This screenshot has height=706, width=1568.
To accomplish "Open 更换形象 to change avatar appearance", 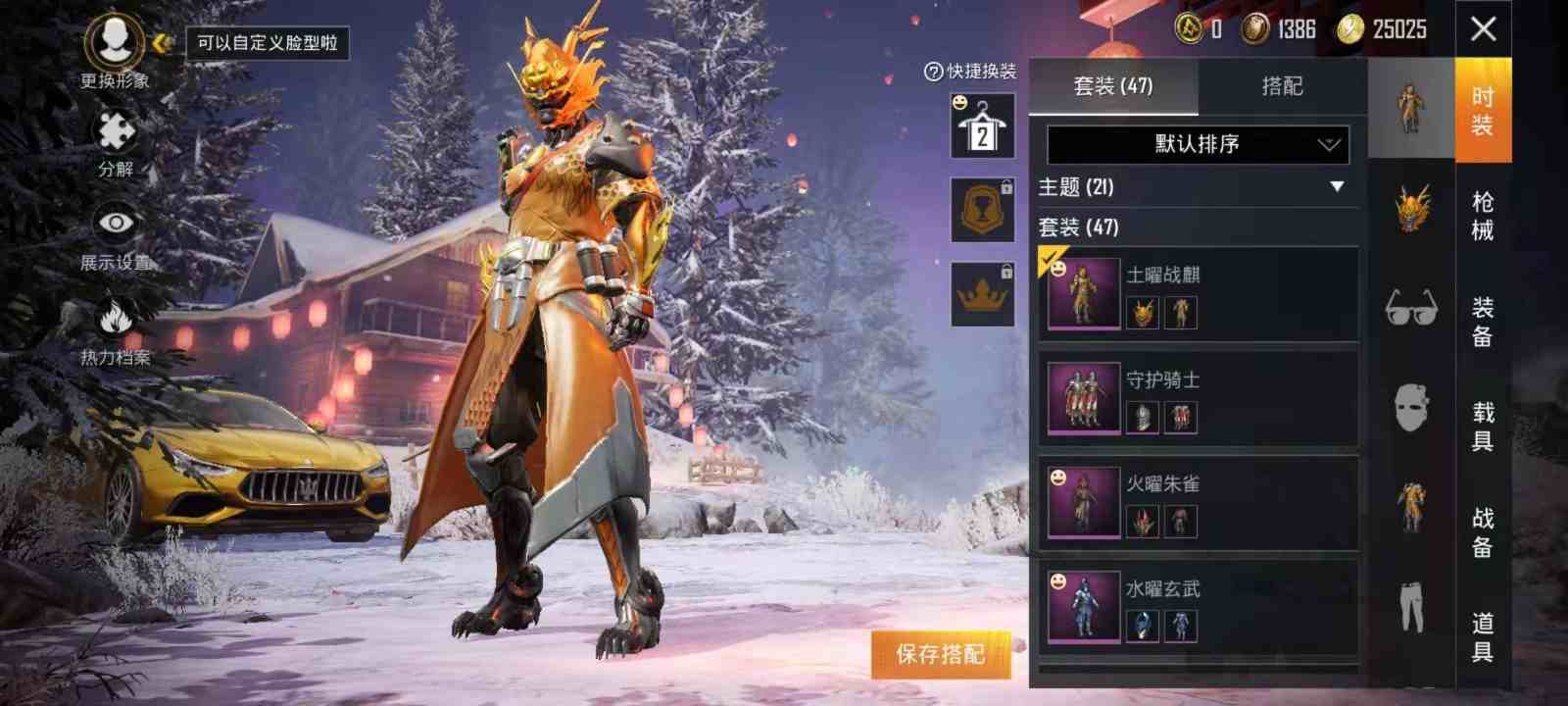I will (x=116, y=49).
